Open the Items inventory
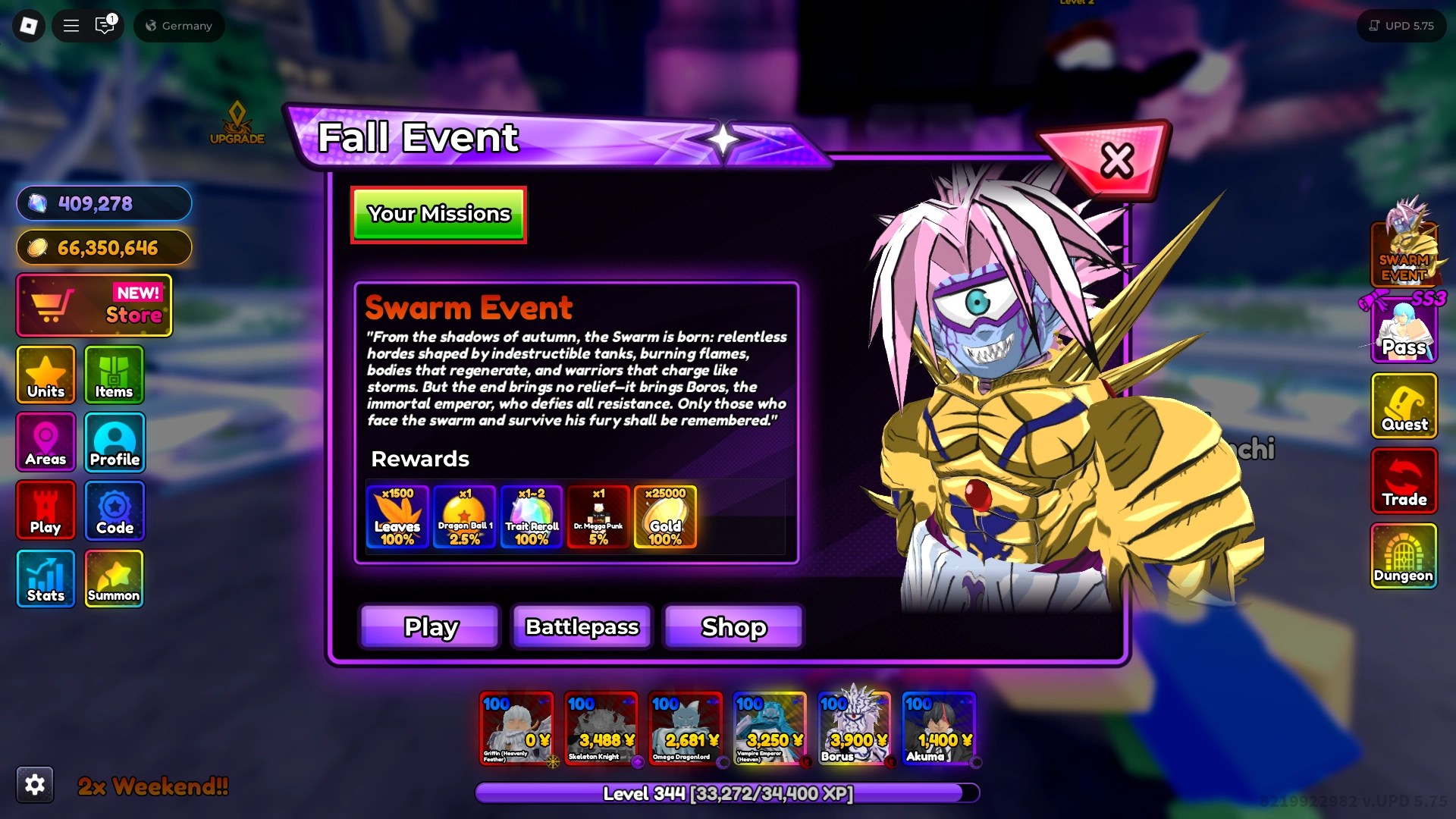This screenshot has height=819, width=1456. [x=114, y=375]
